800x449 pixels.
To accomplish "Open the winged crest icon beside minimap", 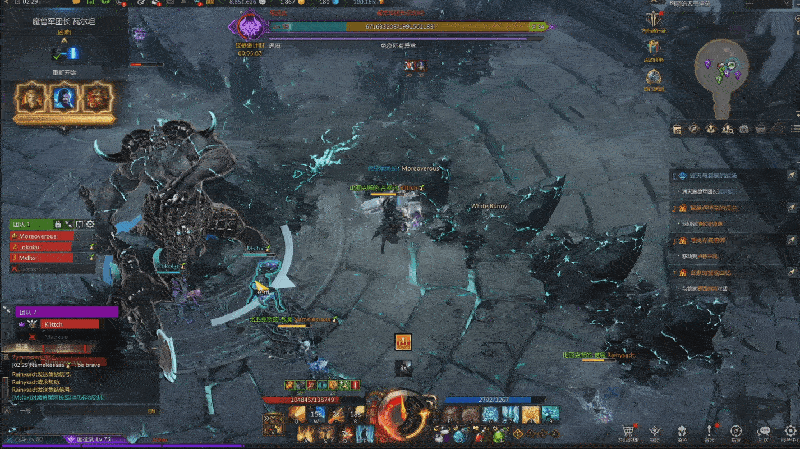I will pos(653,16).
